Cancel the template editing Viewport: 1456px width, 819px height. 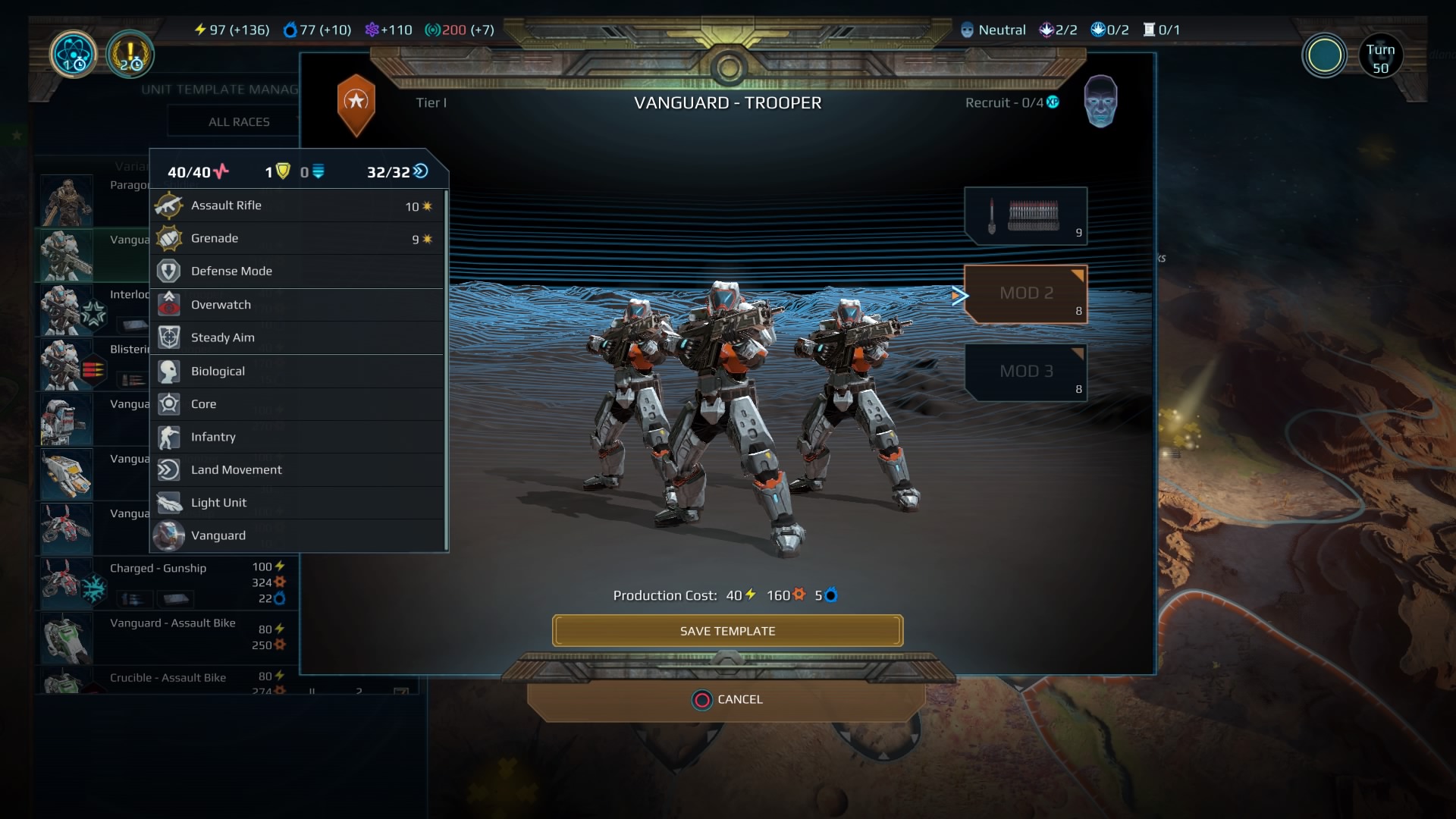click(x=726, y=699)
